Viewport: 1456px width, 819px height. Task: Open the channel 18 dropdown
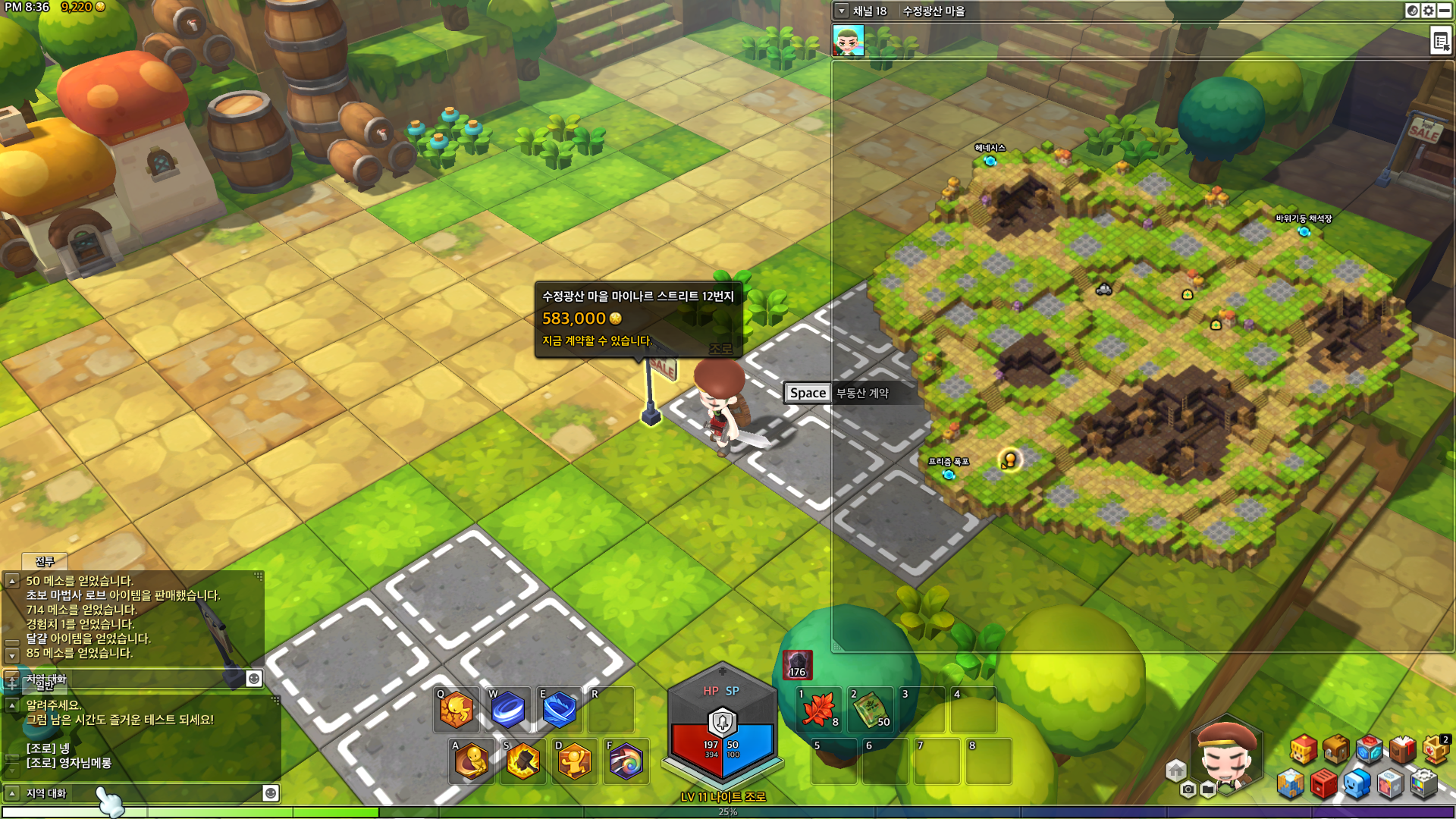tap(842, 11)
